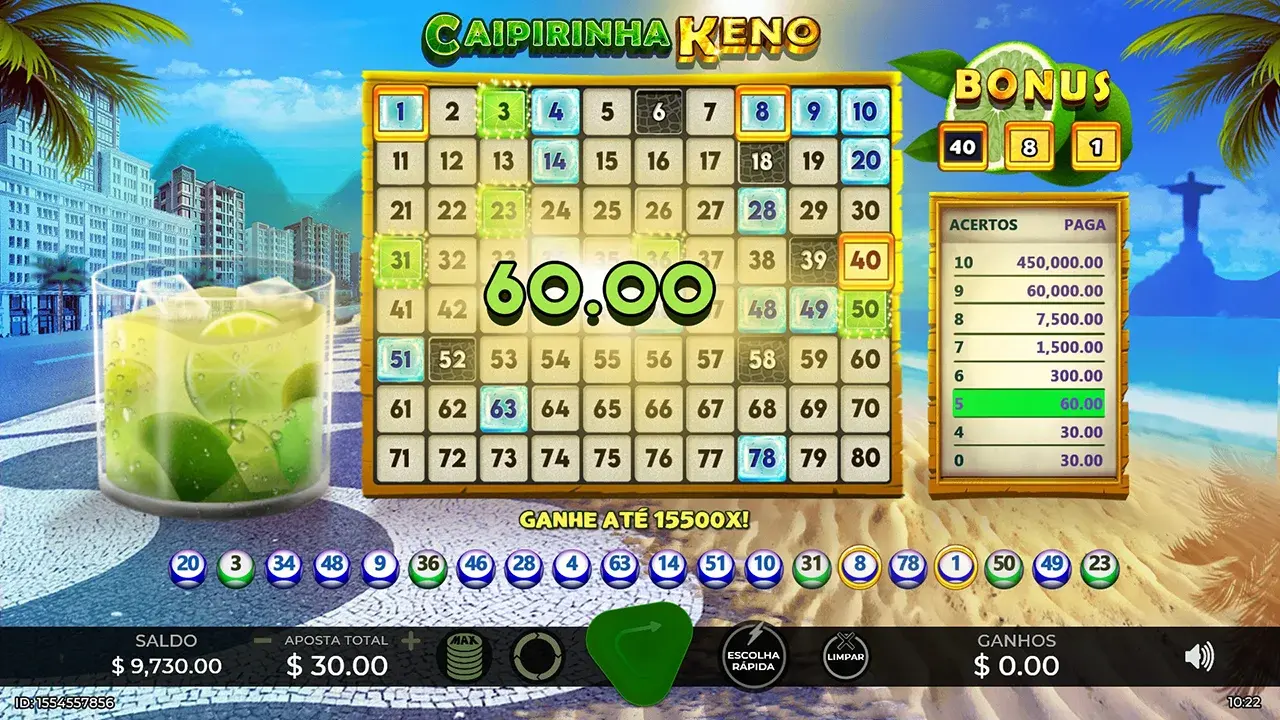The width and height of the screenshot is (1280, 720).
Task: Select the autoplay loop icon
Action: (537, 655)
